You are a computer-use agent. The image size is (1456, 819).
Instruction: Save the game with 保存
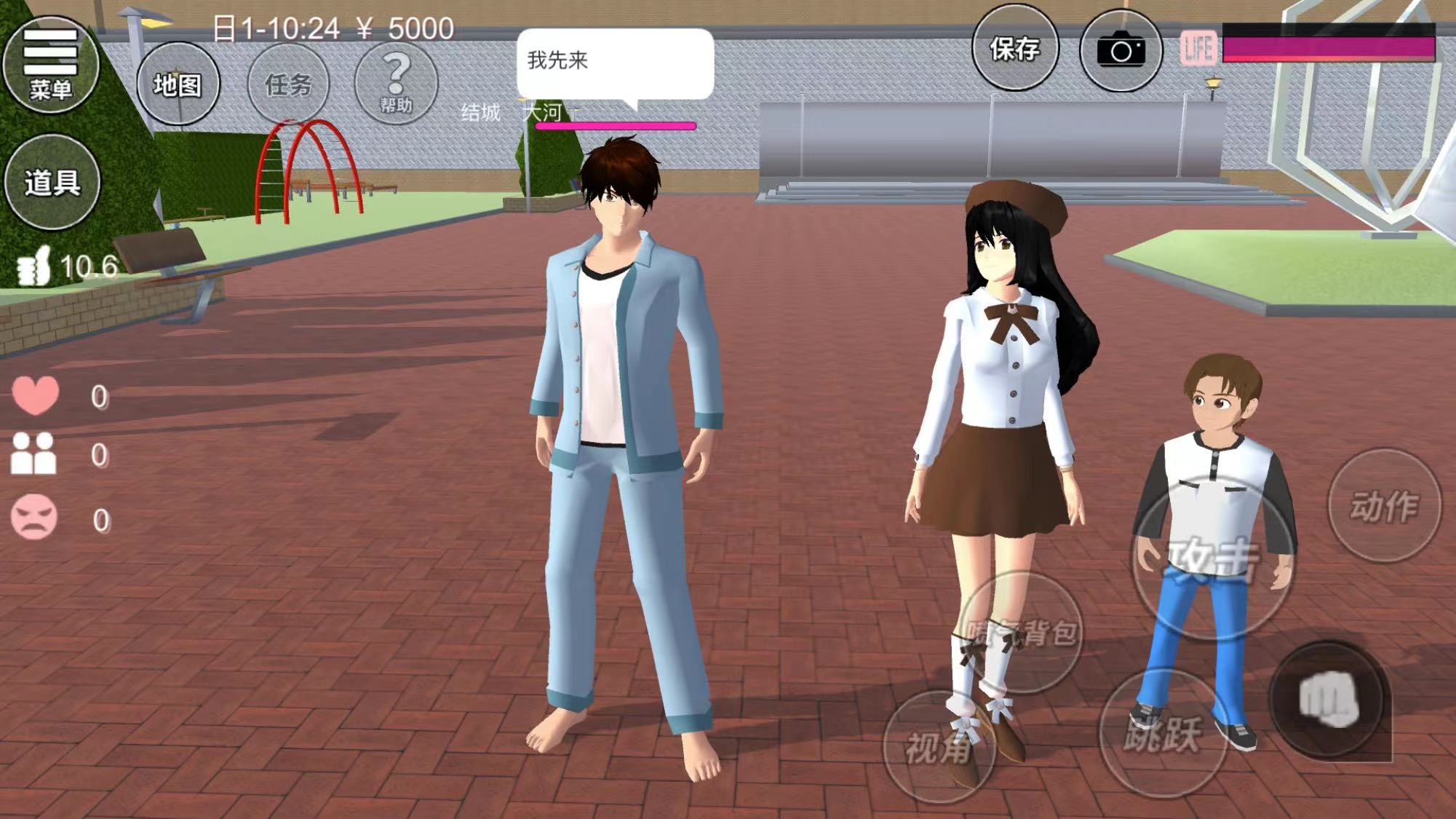(x=1015, y=49)
